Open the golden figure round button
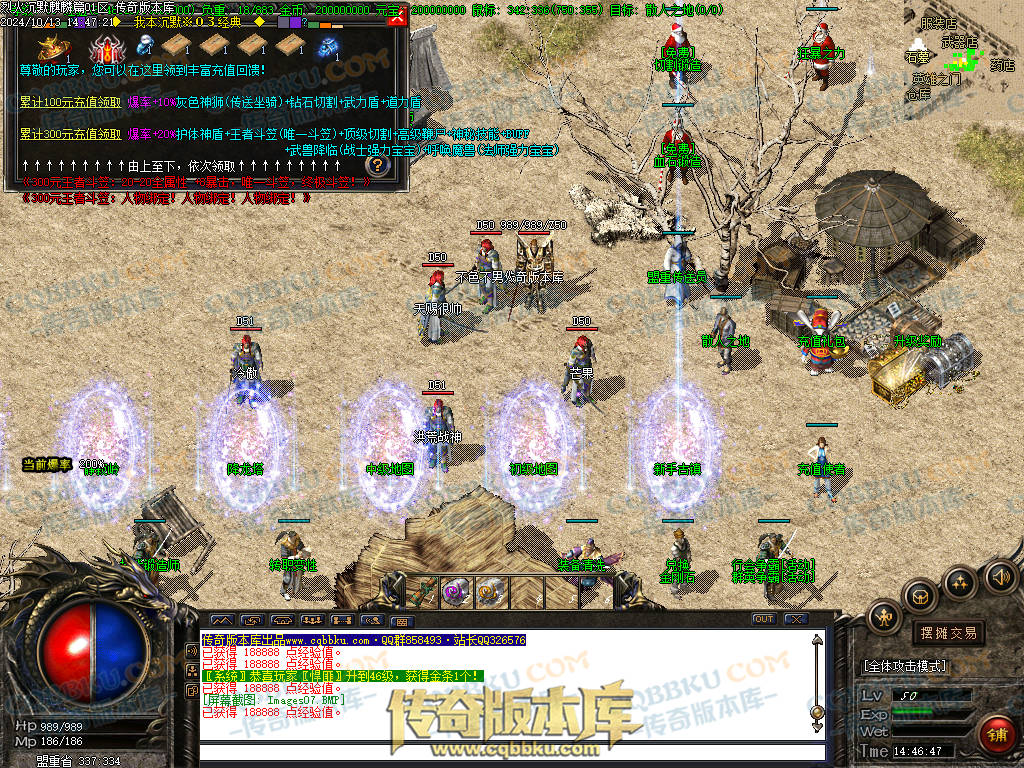 (x=884, y=617)
